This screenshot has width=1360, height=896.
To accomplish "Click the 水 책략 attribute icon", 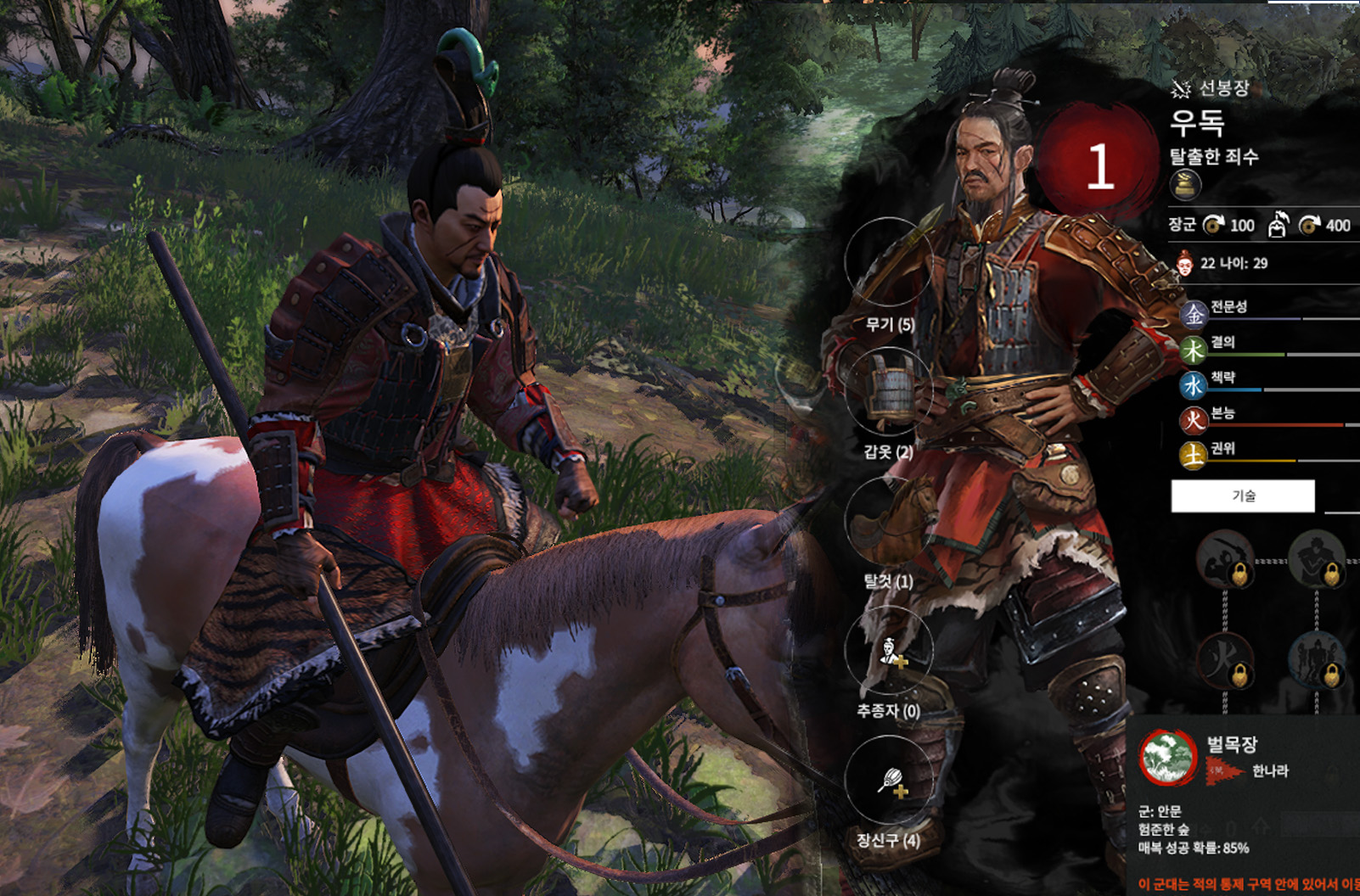I will click(1194, 386).
